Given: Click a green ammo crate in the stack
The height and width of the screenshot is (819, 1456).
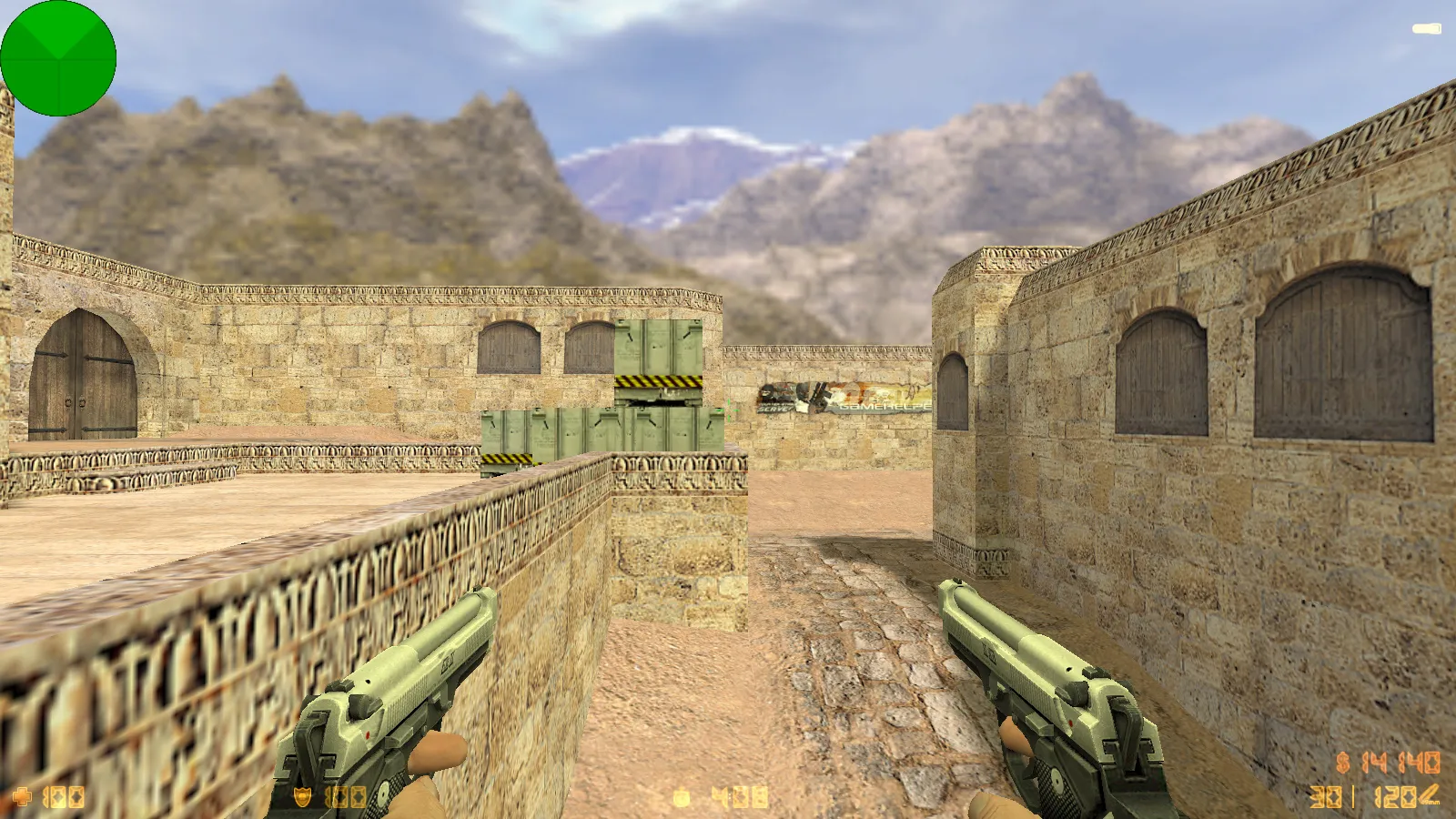Looking at the screenshot, I should pos(610,428).
